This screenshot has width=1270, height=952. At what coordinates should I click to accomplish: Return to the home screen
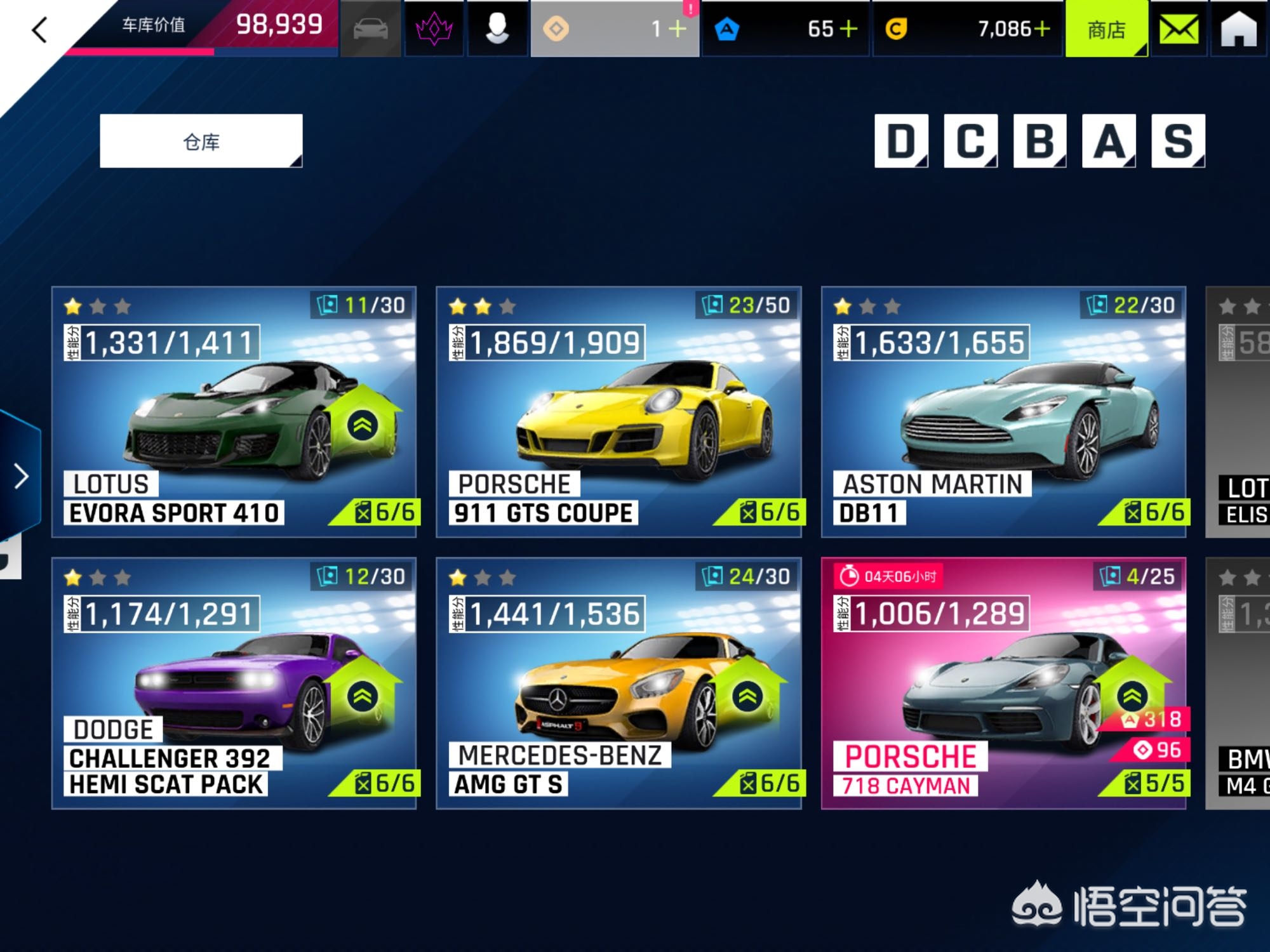[1238, 29]
